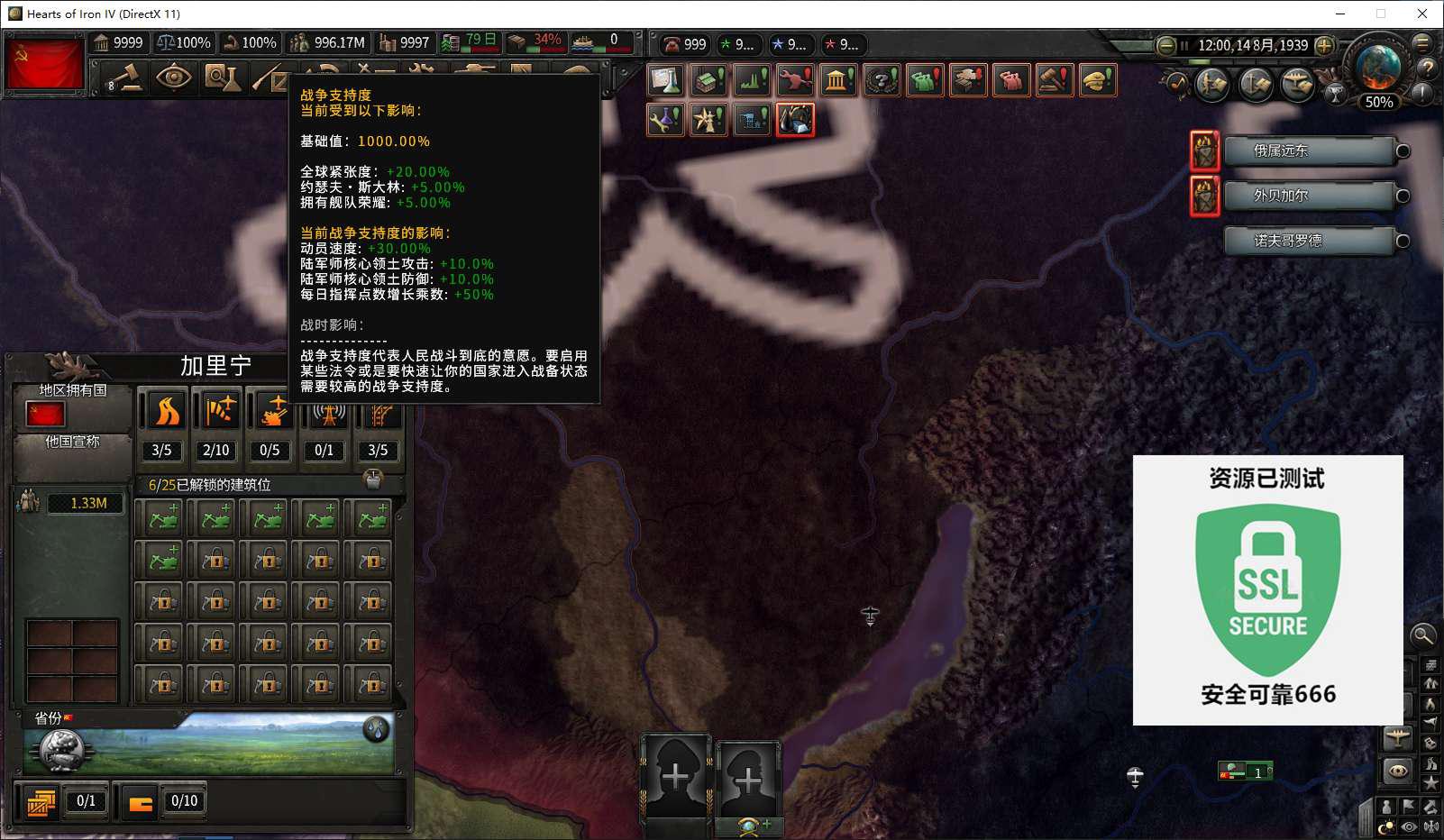This screenshot has height=840, width=1444.
Task: Click the 0/10 land fort icon
Action: pyautogui.click(x=142, y=802)
